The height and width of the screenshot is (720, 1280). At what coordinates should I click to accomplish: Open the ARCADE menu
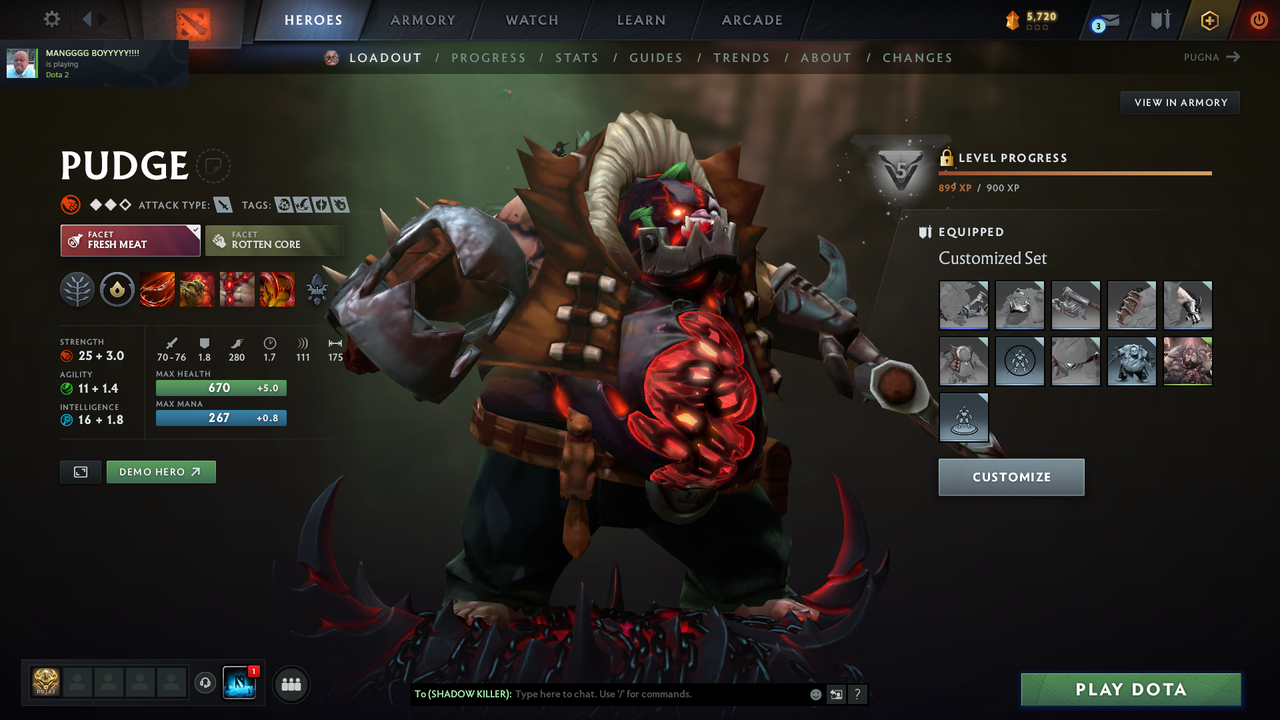click(751, 20)
